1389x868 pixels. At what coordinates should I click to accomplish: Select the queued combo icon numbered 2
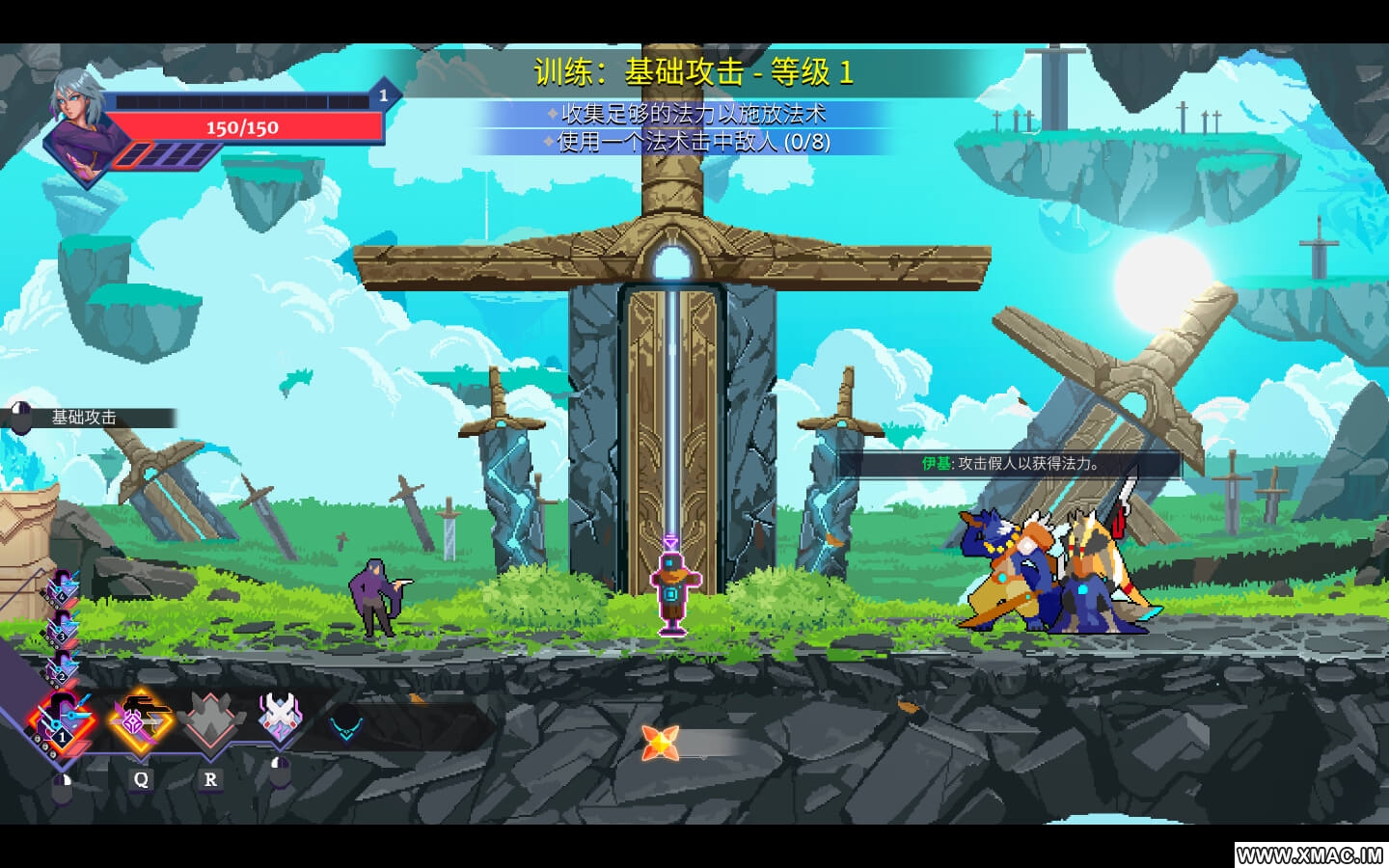tap(62, 667)
